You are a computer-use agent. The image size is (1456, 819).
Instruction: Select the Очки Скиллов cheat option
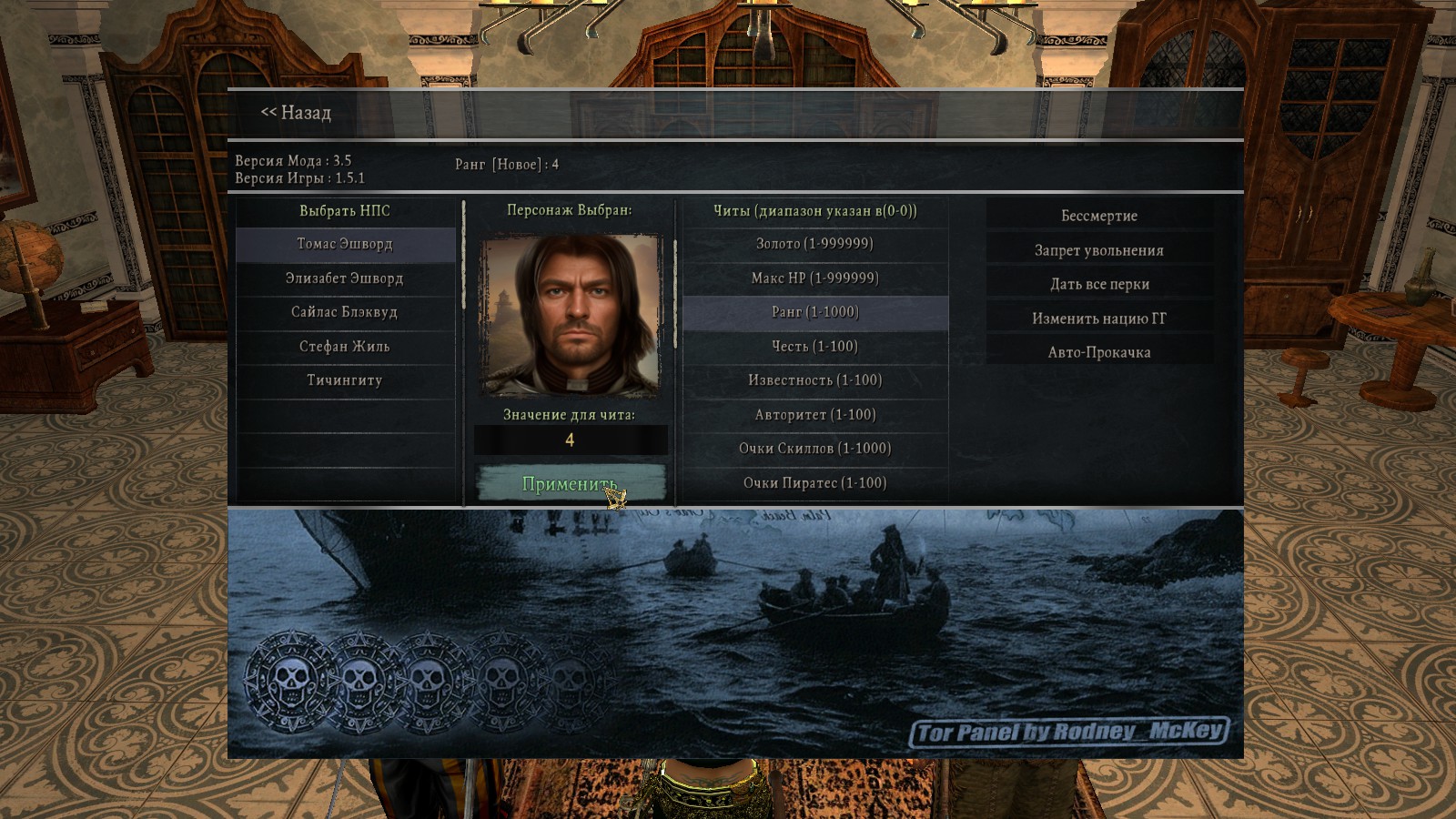pyautogui.click(x=814, y=449)
